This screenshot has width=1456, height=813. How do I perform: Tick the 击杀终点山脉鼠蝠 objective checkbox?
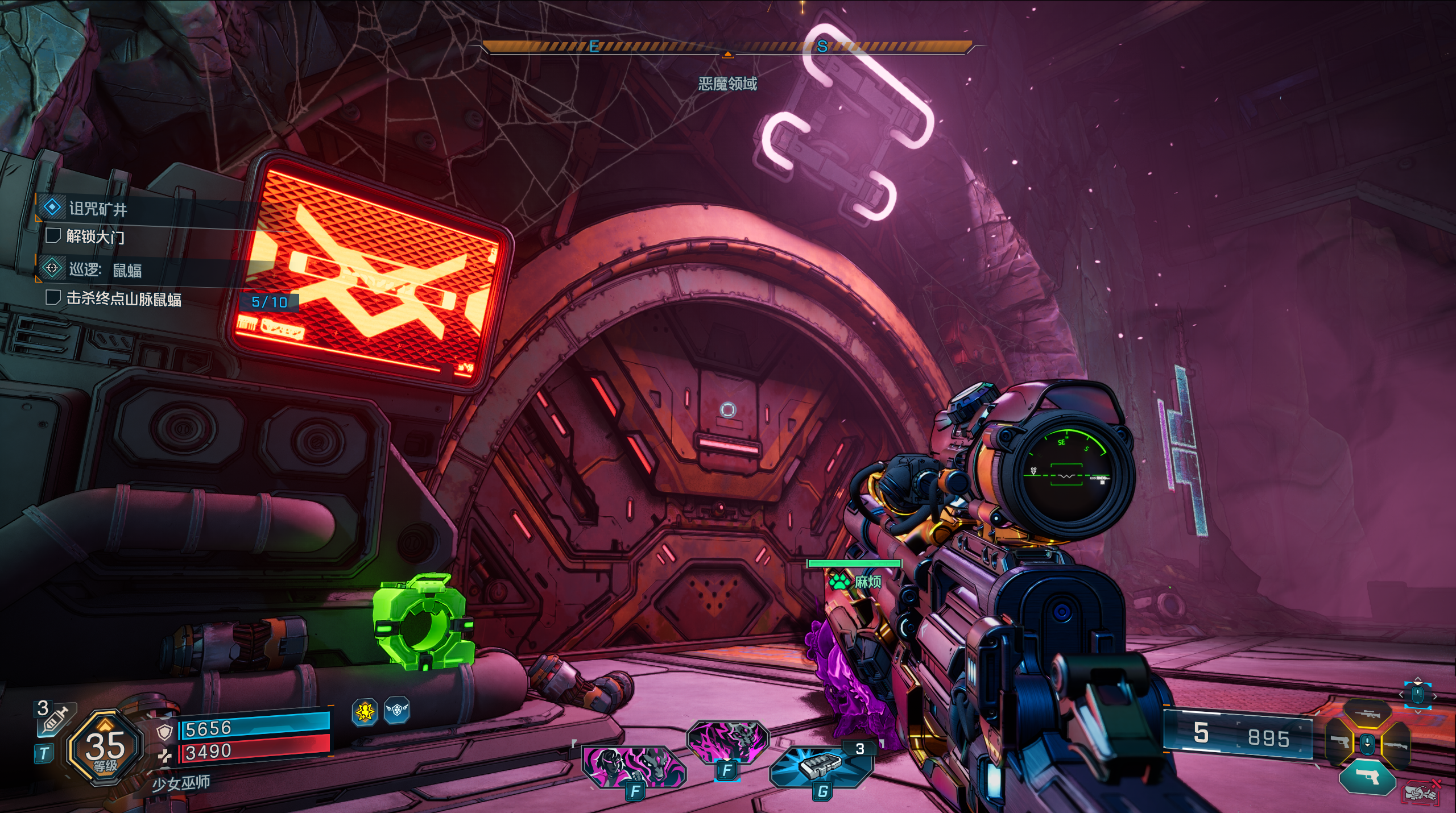[53, 297]
